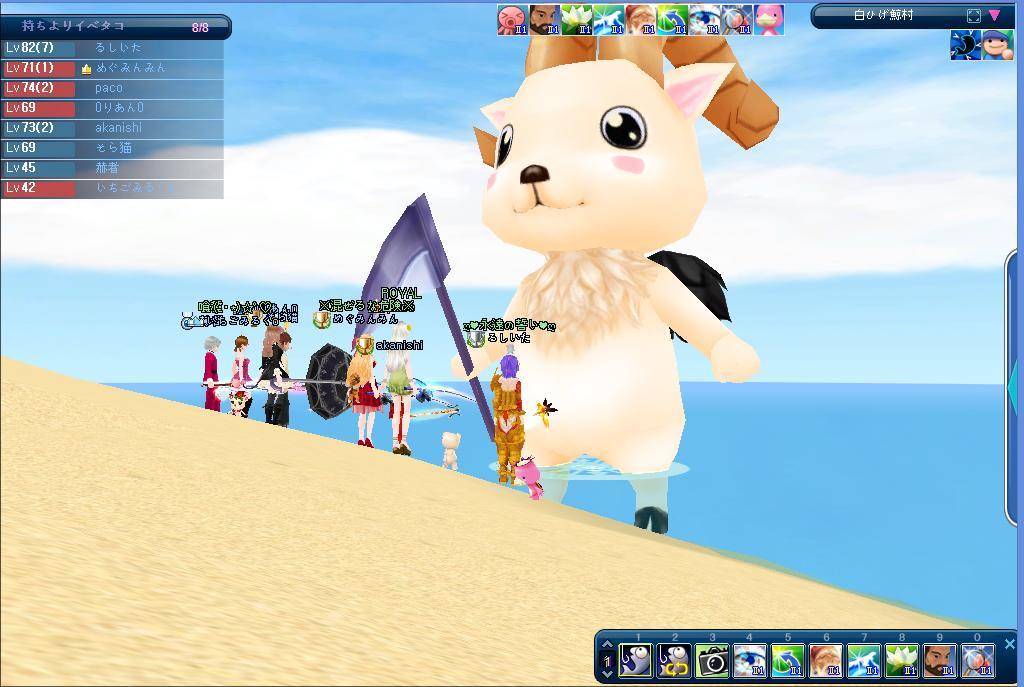Click the blue-hat character face icon
This screenshot has height=687, width=1024.
998,45
